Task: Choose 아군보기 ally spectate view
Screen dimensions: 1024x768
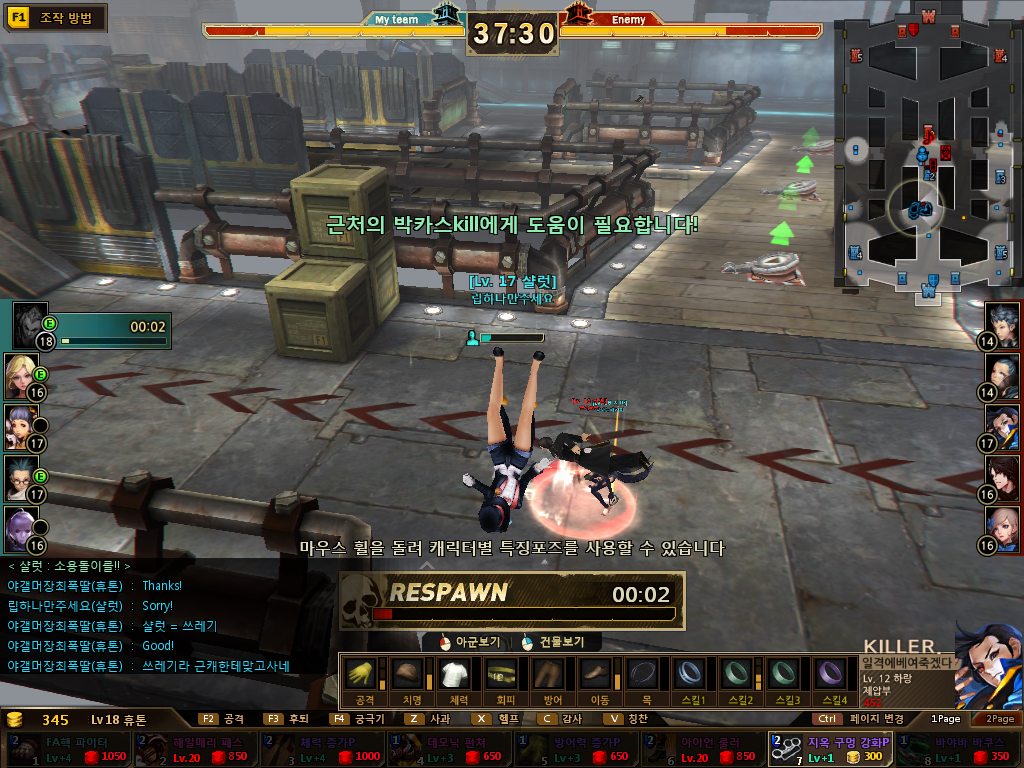Action: (x=470, y=642)
